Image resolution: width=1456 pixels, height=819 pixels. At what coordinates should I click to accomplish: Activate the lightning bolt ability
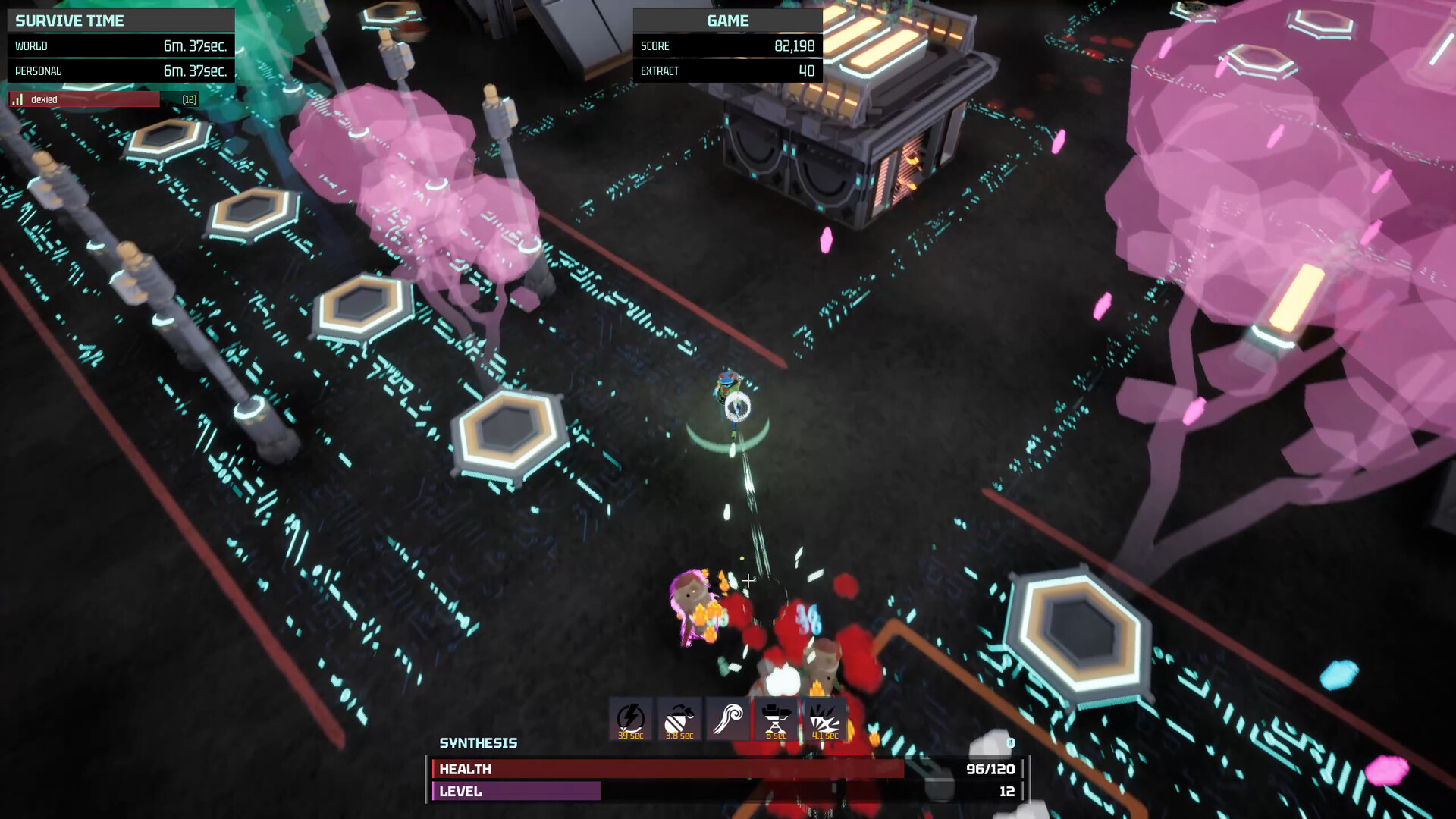click(x=630, y=719)
